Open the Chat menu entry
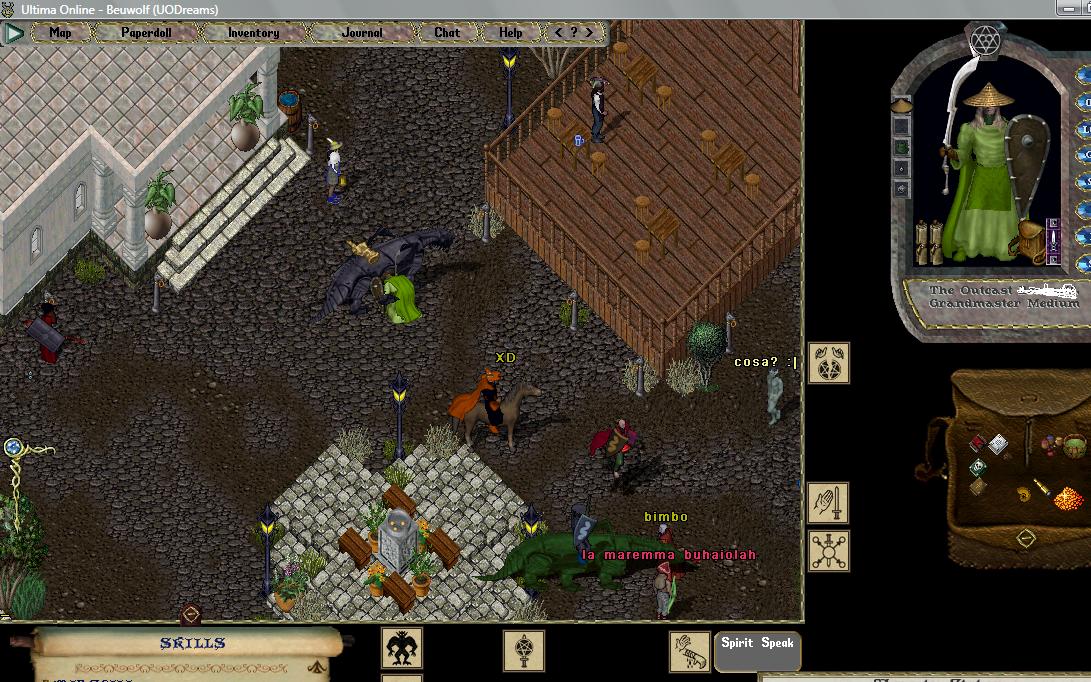 pos(447,33)
